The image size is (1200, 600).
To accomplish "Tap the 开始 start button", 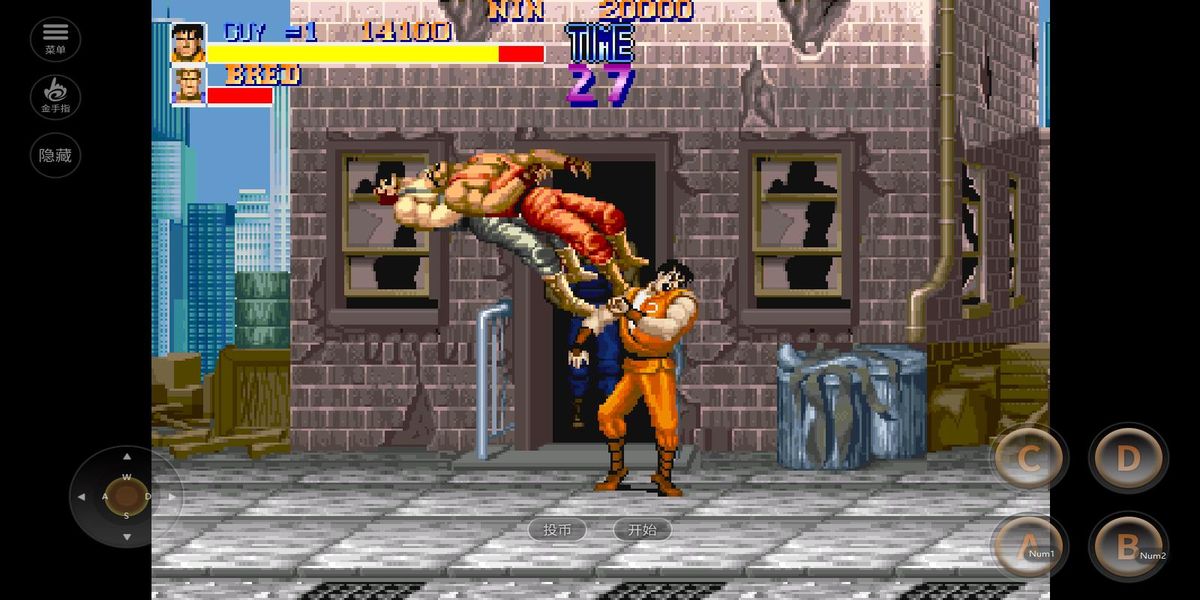I will tap(642, 530).
